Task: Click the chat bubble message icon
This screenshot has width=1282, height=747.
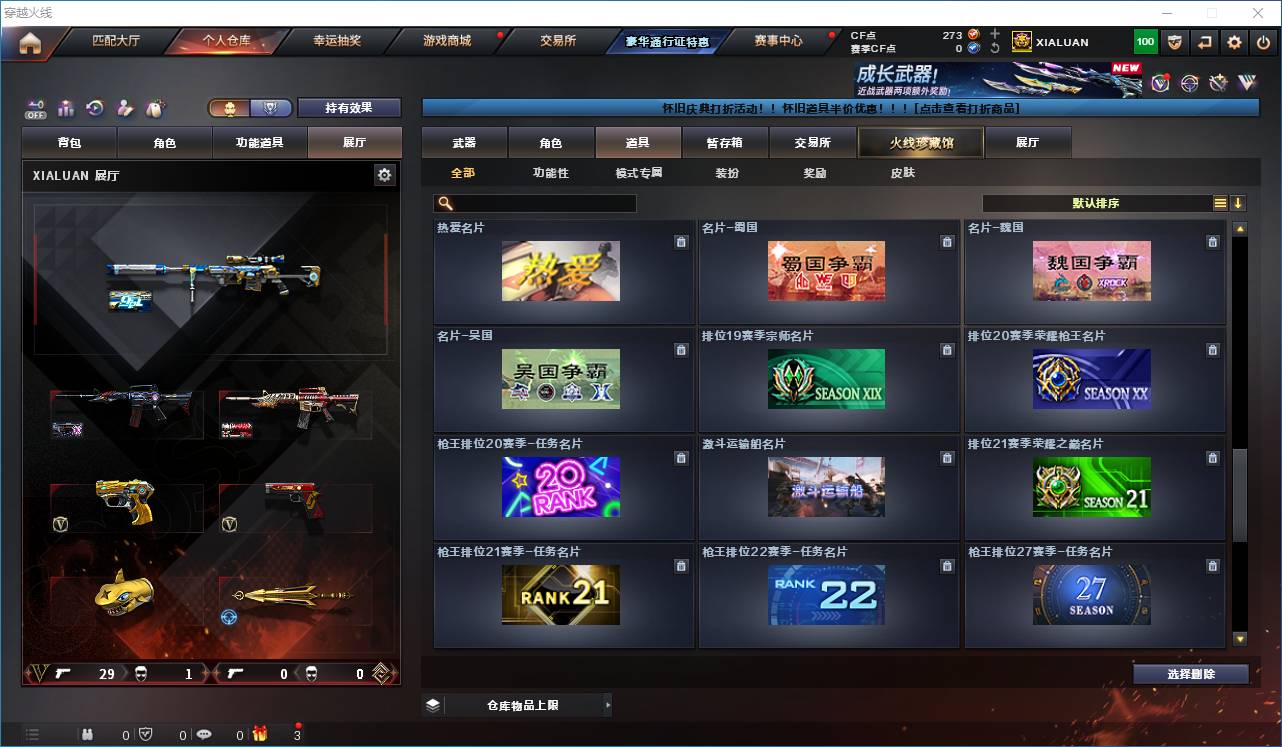Action: pos(205,733)
